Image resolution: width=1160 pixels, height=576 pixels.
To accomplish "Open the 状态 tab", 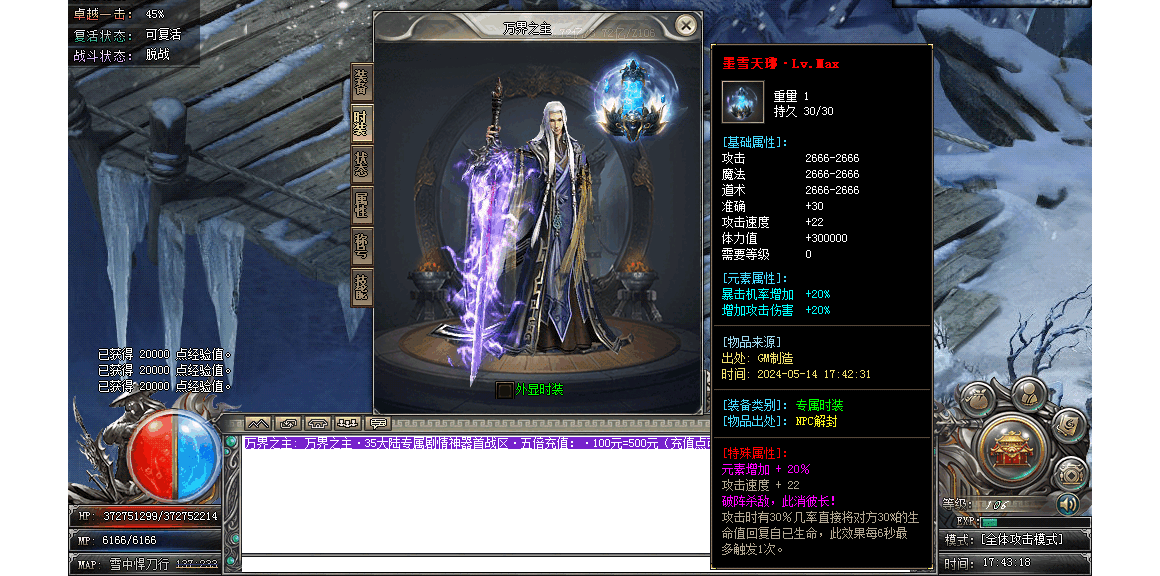I will click(361, 166).
